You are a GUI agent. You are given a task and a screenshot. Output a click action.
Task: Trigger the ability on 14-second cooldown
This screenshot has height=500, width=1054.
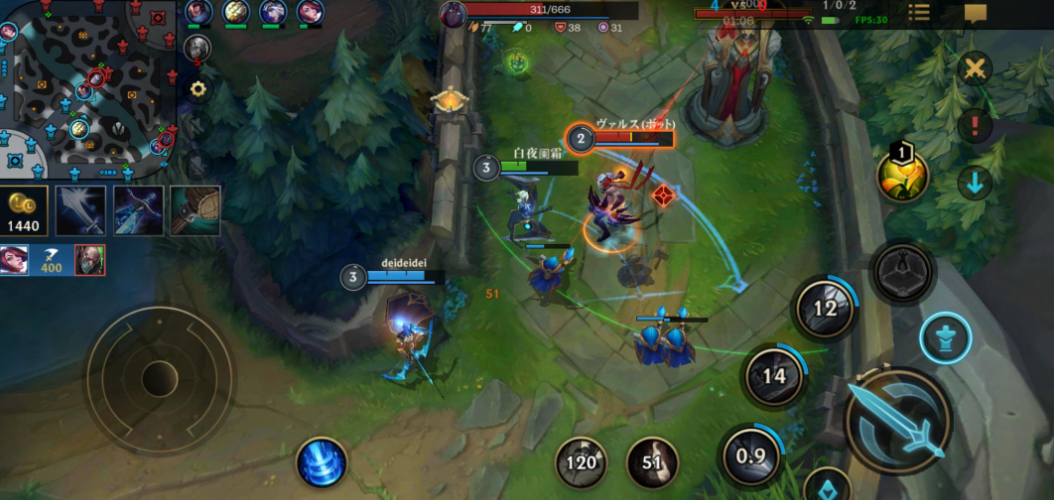point(774,377)
